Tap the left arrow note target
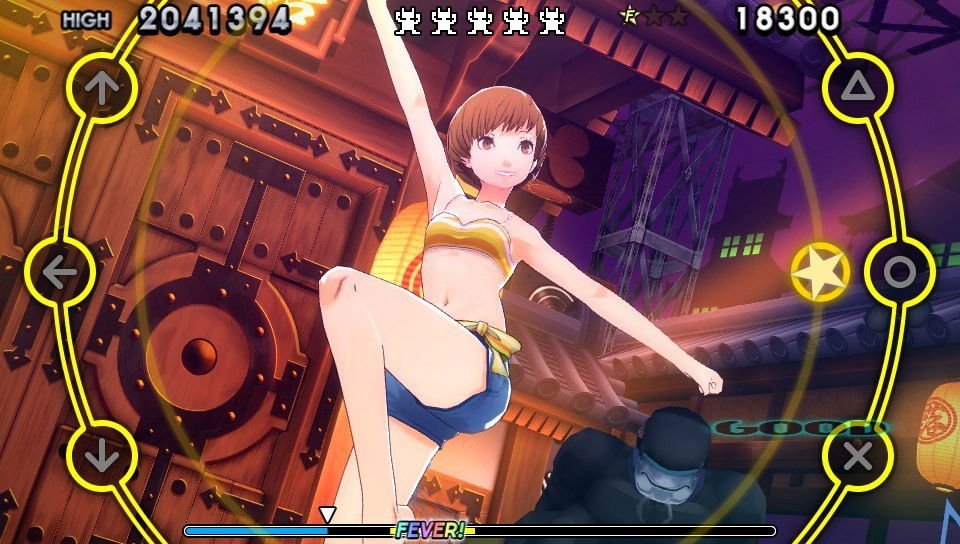 60,272
